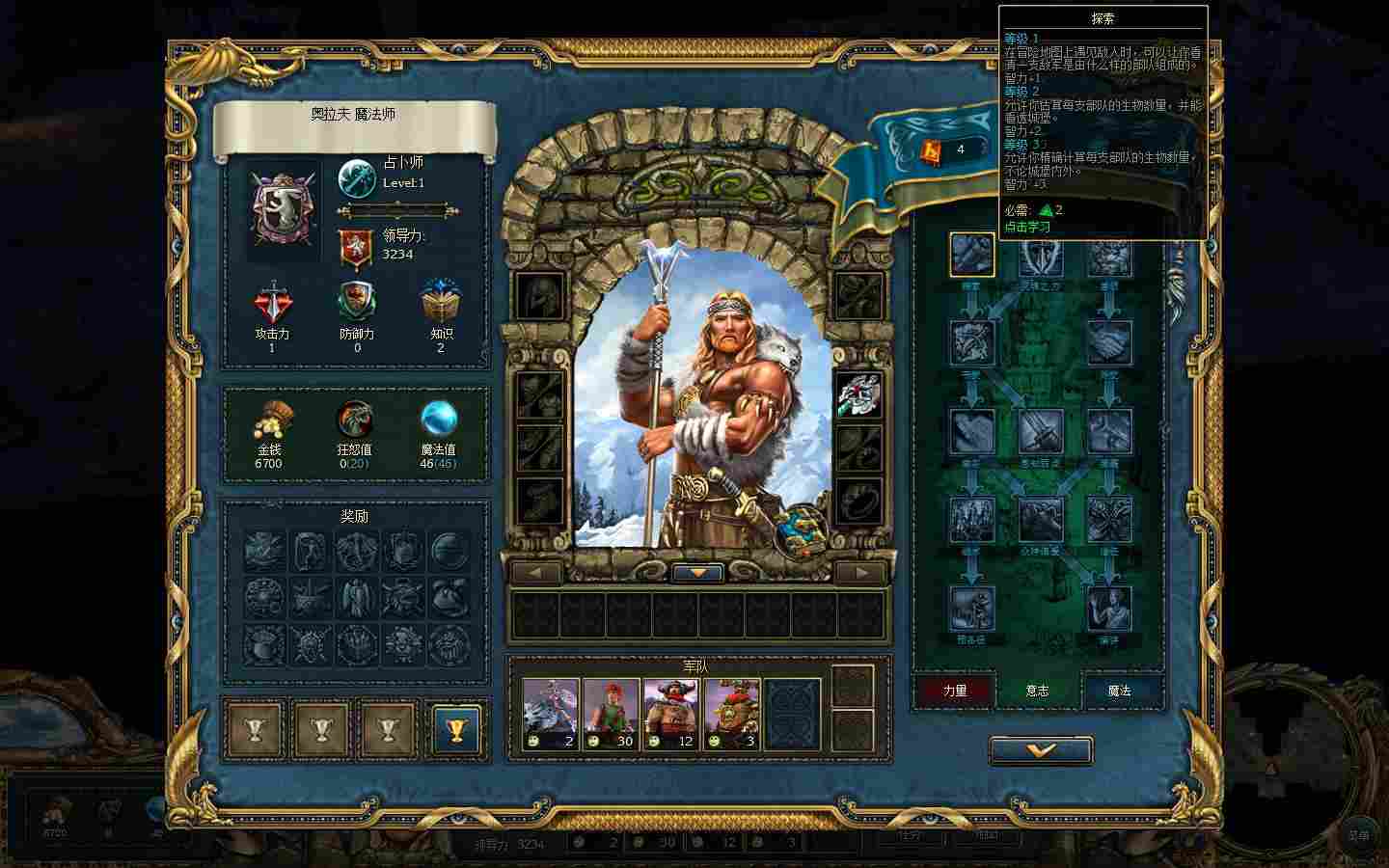
Task: Click the blue magic crystal icon (魔法值)
Action: [439, 419]
